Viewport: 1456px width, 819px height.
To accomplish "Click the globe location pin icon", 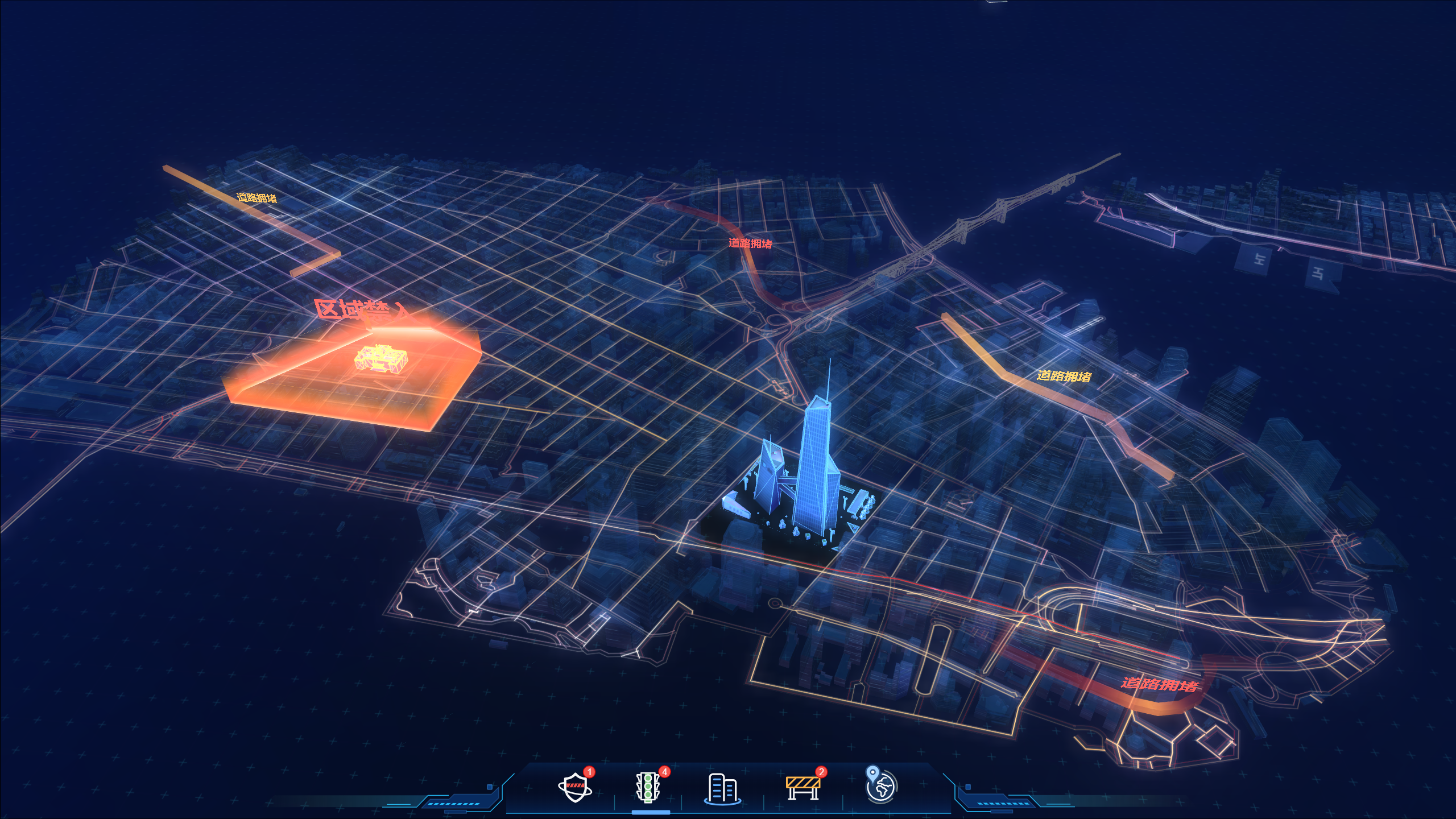I will 880,785.
